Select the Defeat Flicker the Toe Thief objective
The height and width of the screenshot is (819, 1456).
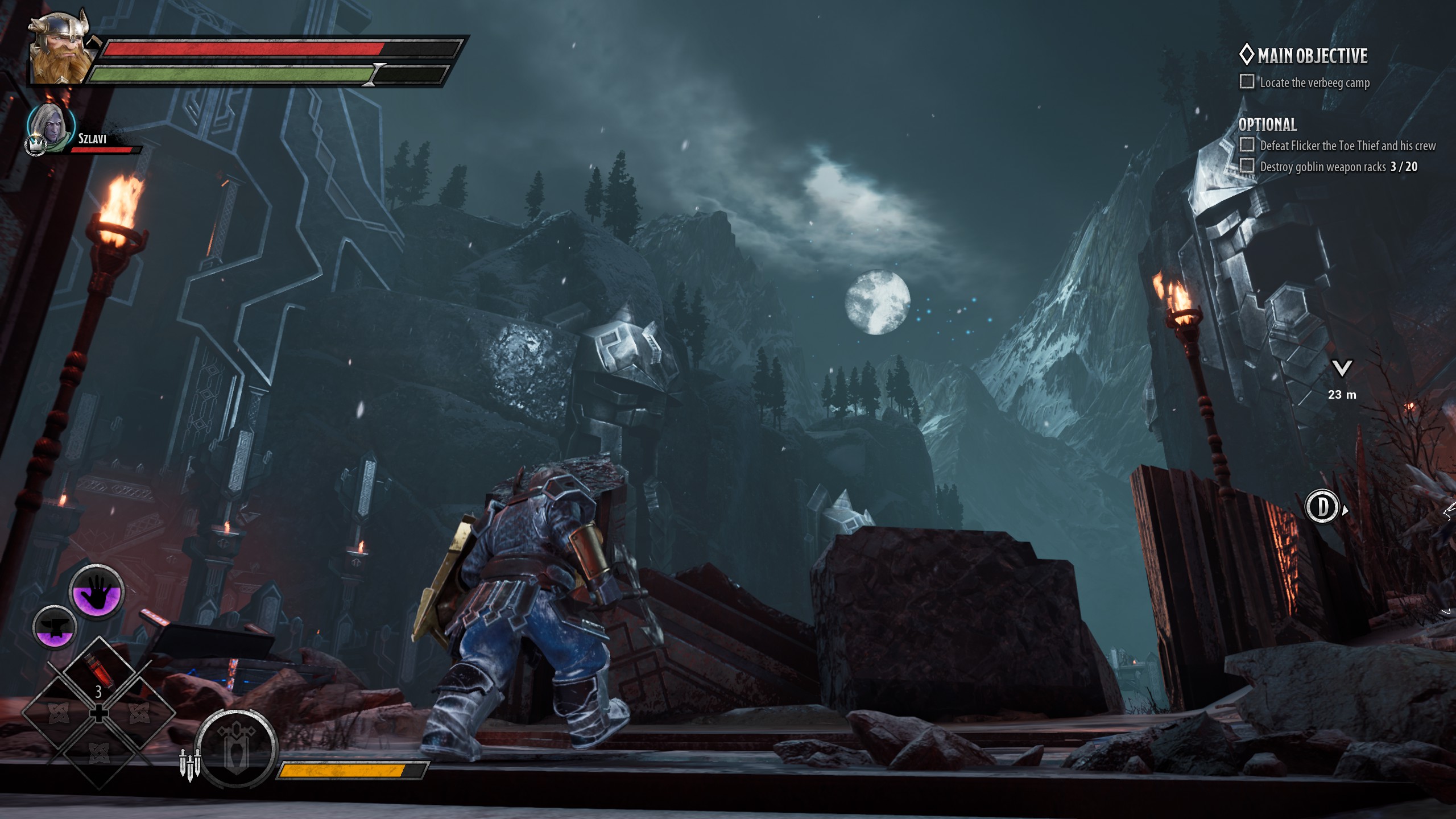click(x=1347, y=146)
